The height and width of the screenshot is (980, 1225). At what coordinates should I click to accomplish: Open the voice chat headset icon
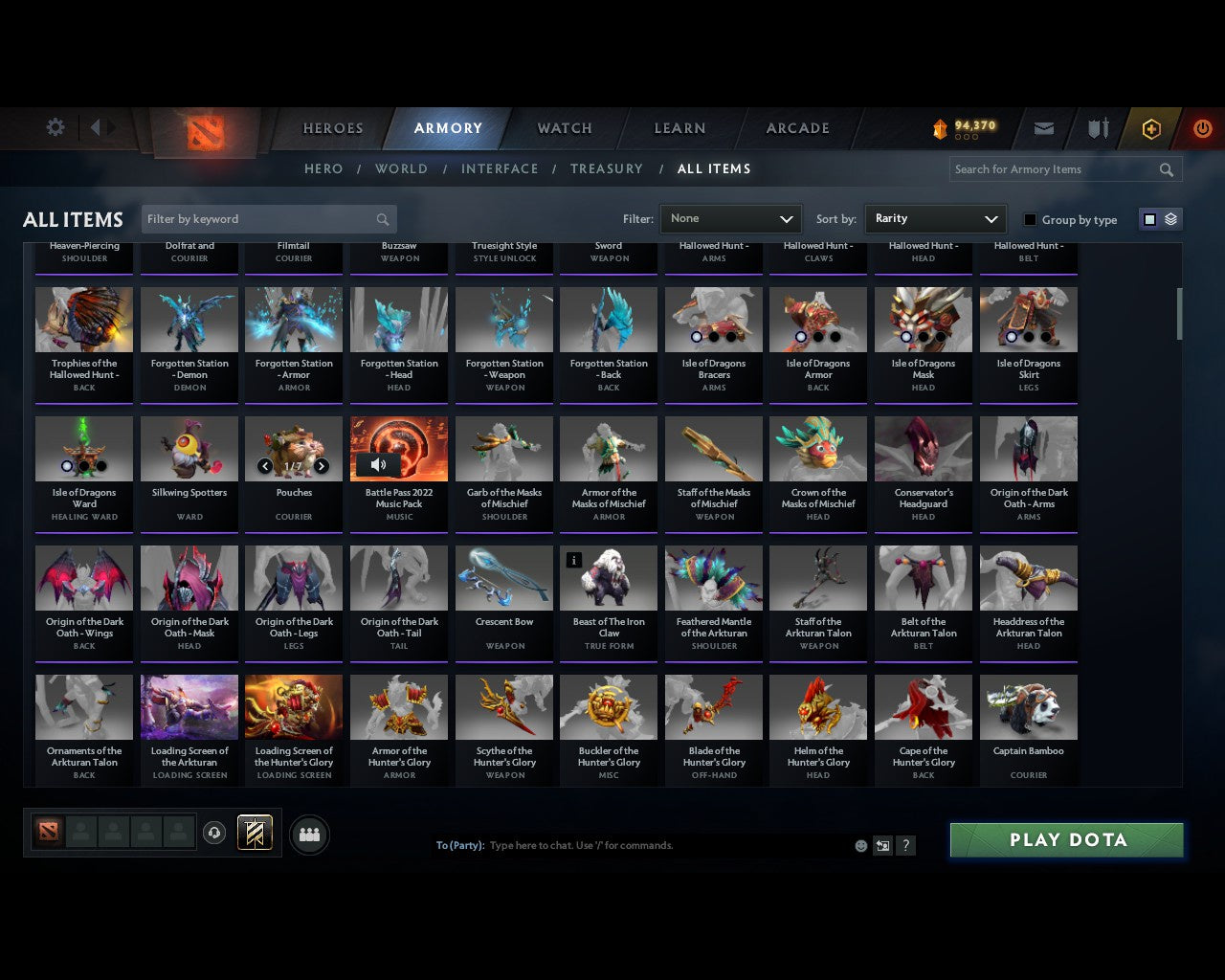215,832
